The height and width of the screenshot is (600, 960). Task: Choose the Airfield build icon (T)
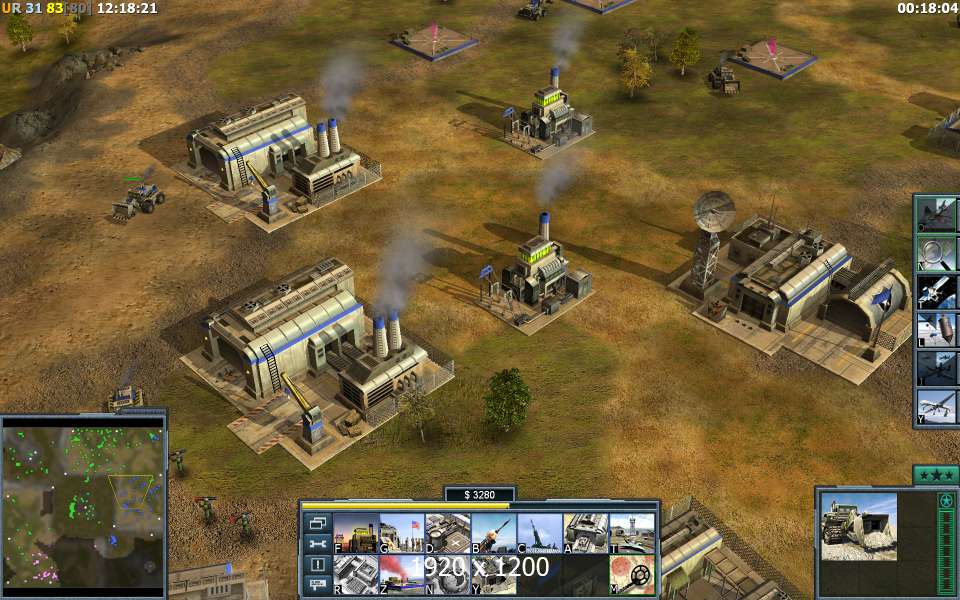click(632, 533)
